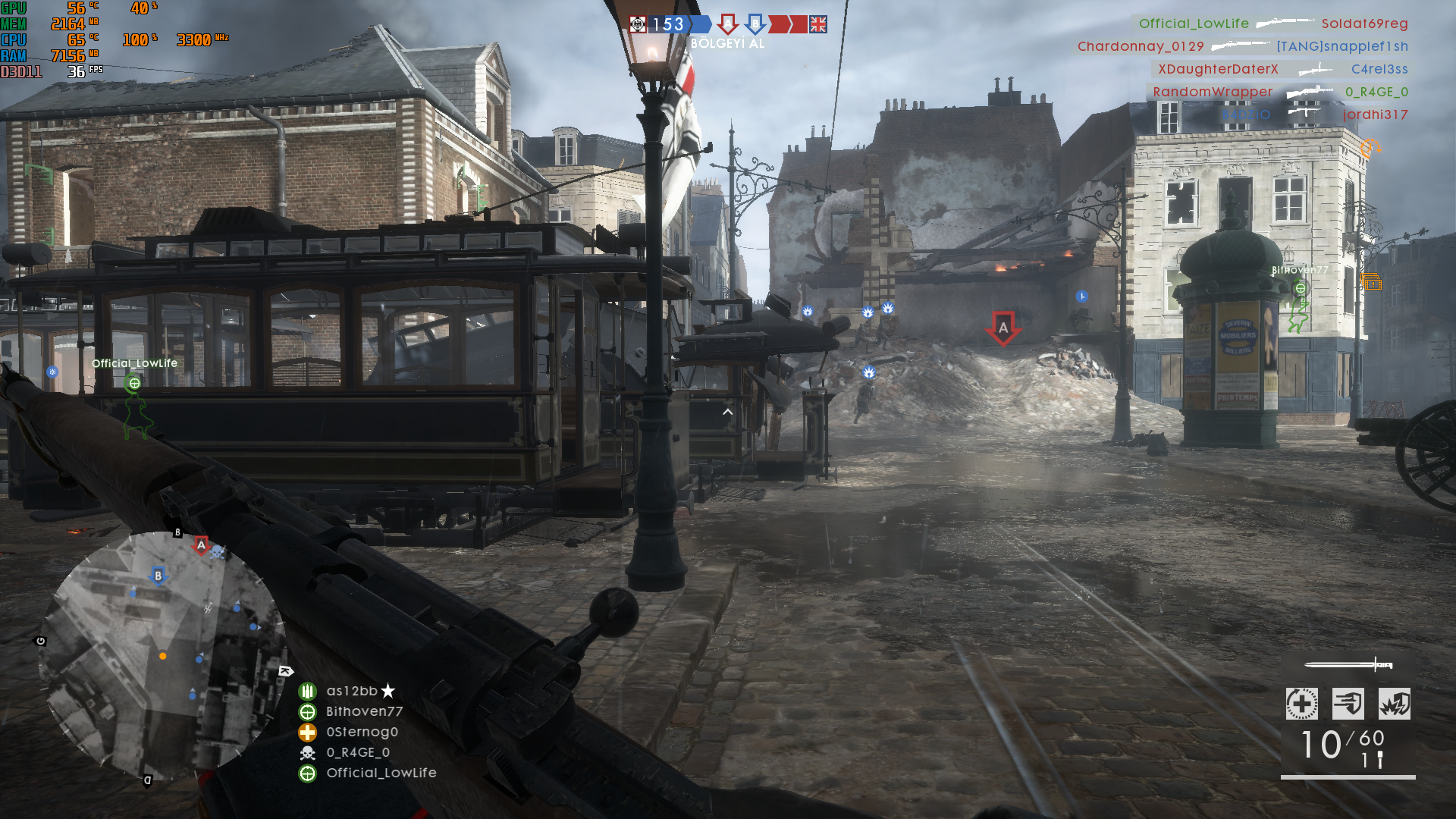Select squad member 0_R4GE_0 in squad list
The image size is (1456, 819).
click(x=358, y=752)
